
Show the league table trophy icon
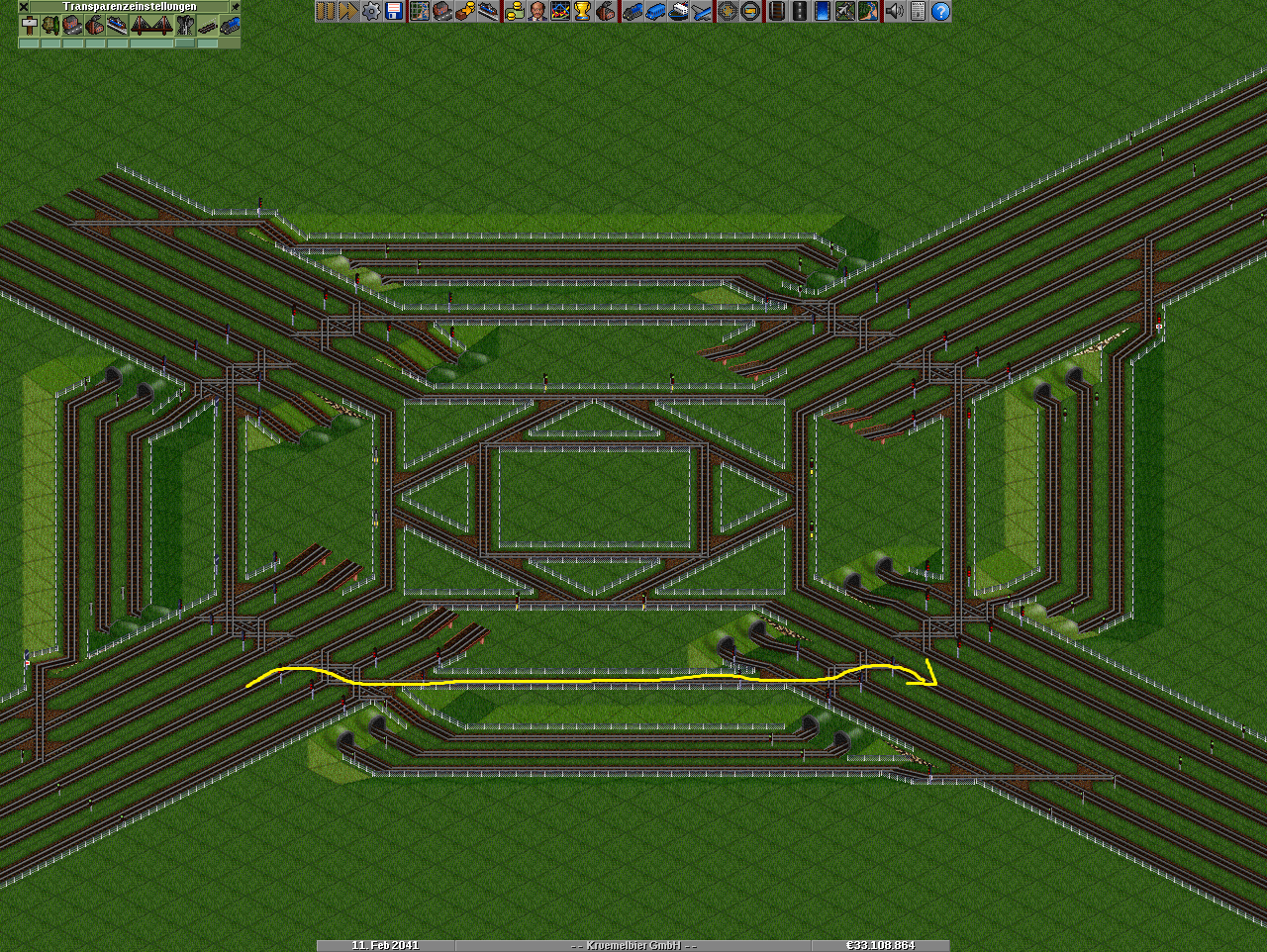tap(582, 11)
